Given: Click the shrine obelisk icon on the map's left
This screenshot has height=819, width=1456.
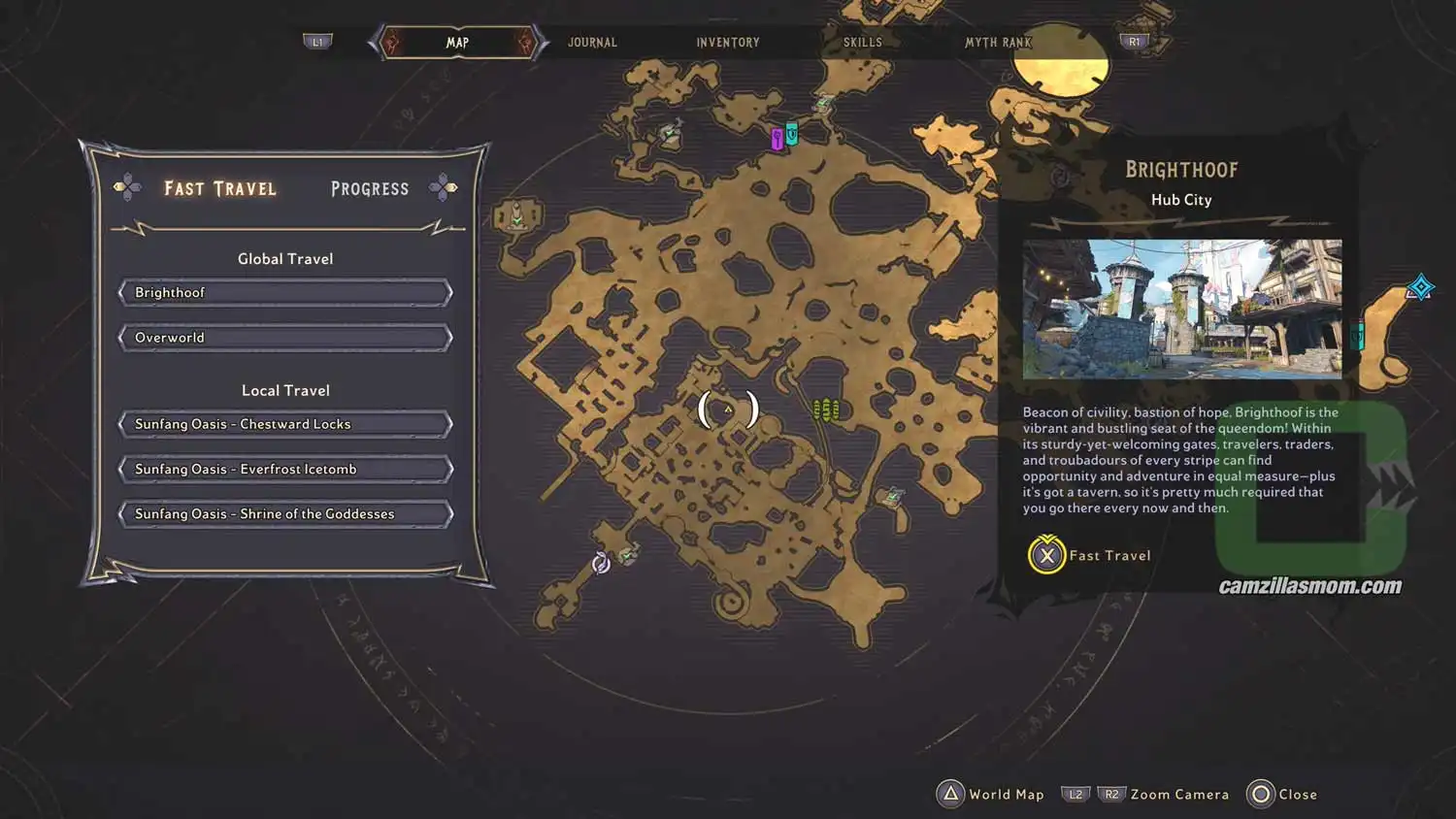Looking at the screenshot, I should point(517,215).
